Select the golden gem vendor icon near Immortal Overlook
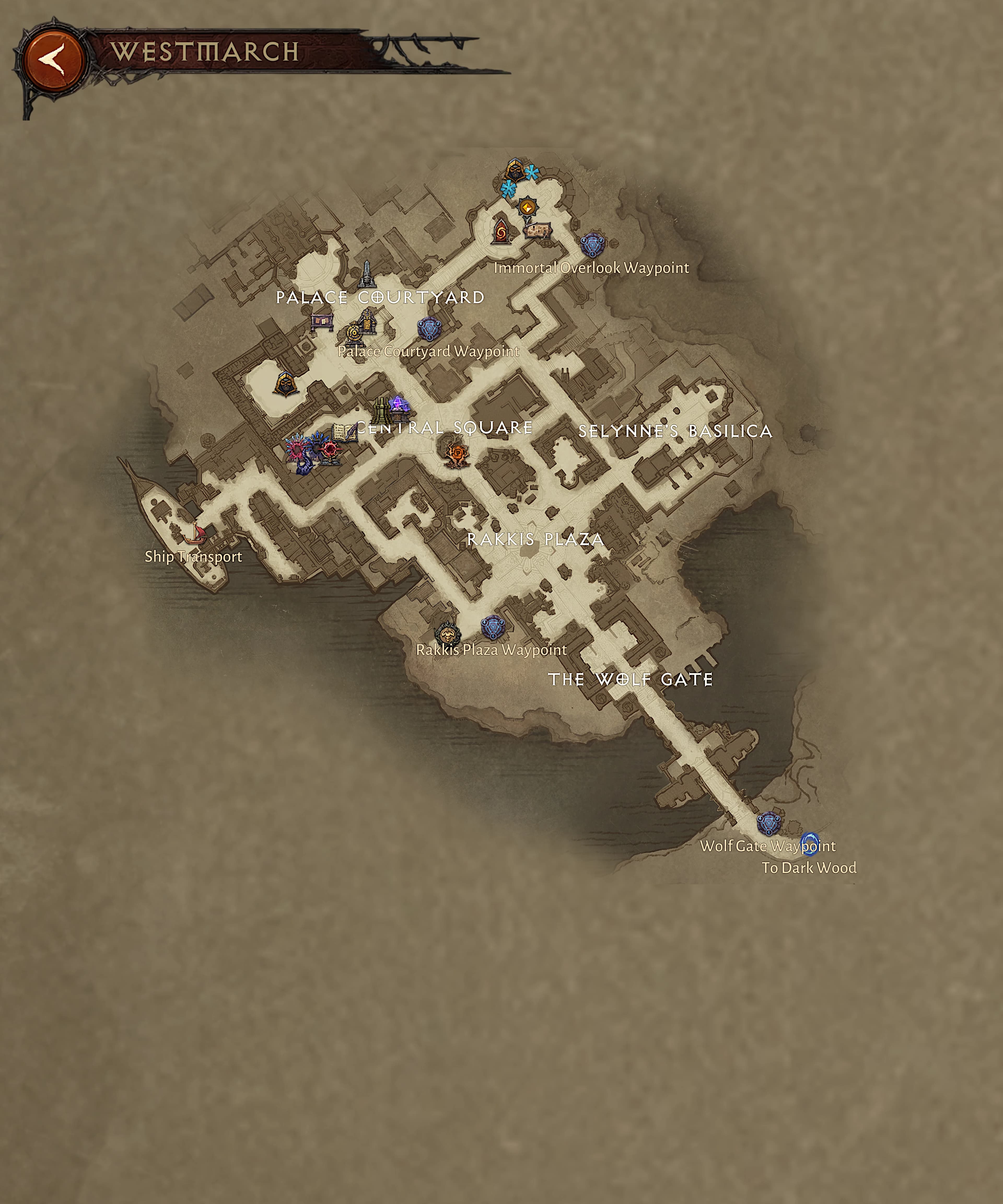 [527, 207]
